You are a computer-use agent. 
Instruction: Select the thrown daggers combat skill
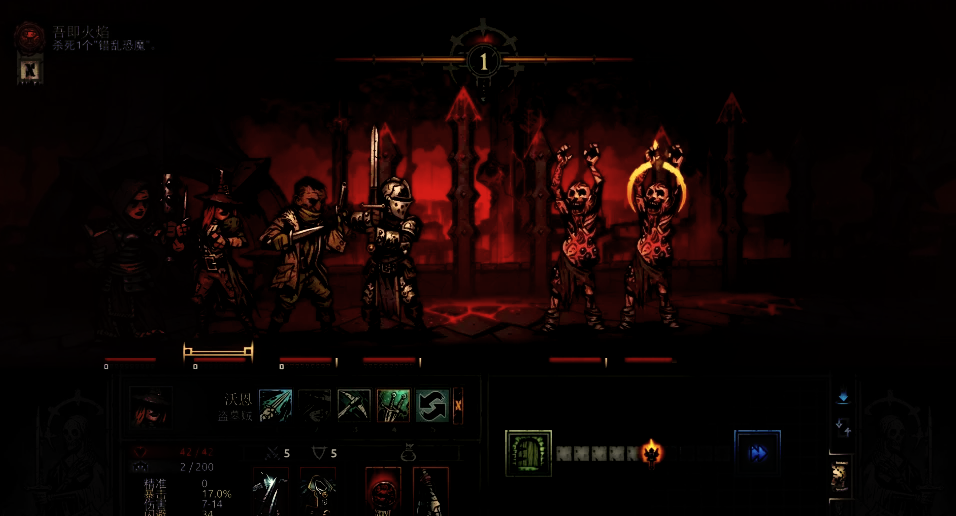click(276, 406)
